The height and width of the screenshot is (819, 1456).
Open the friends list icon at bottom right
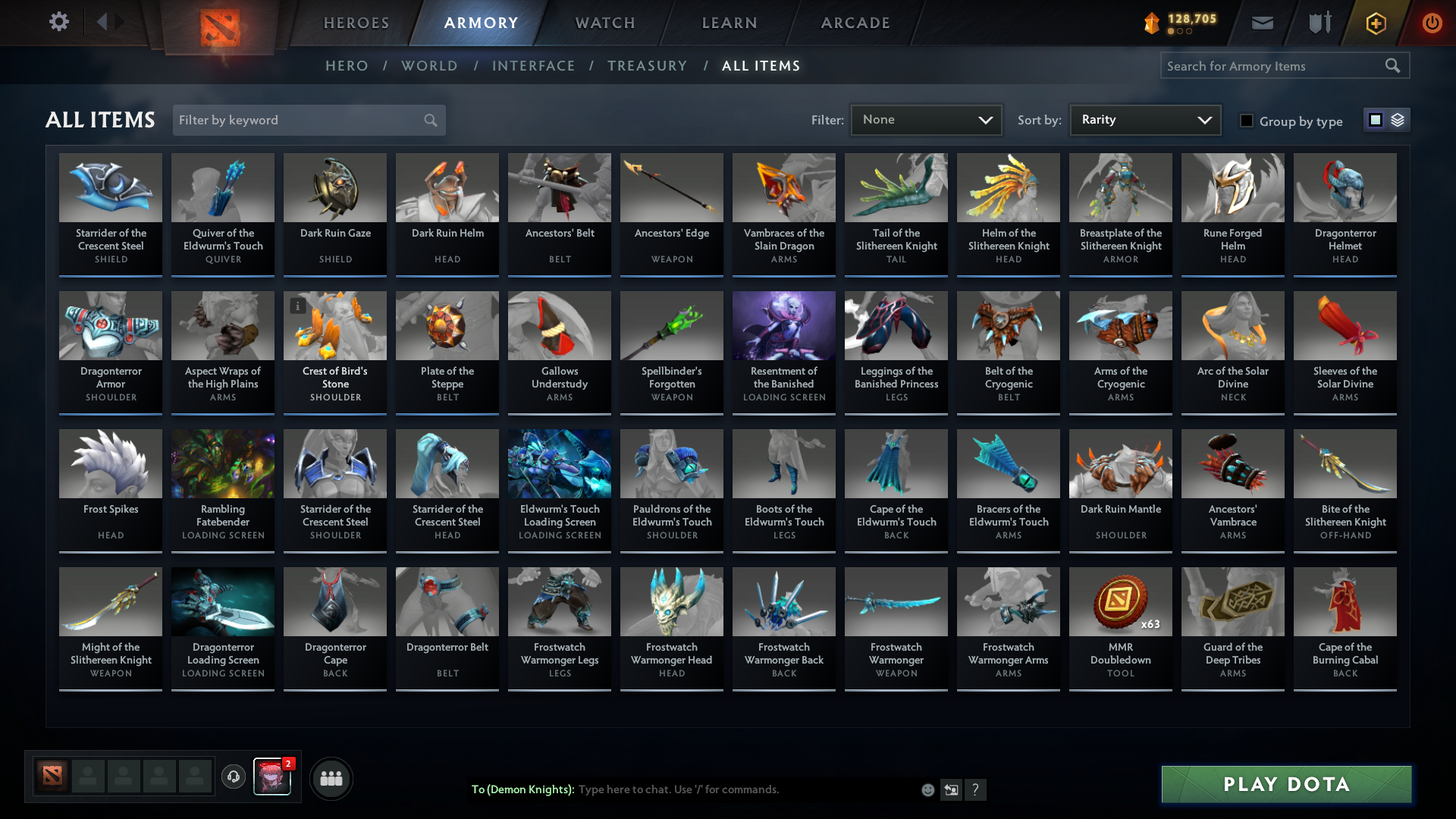[331, 778]
